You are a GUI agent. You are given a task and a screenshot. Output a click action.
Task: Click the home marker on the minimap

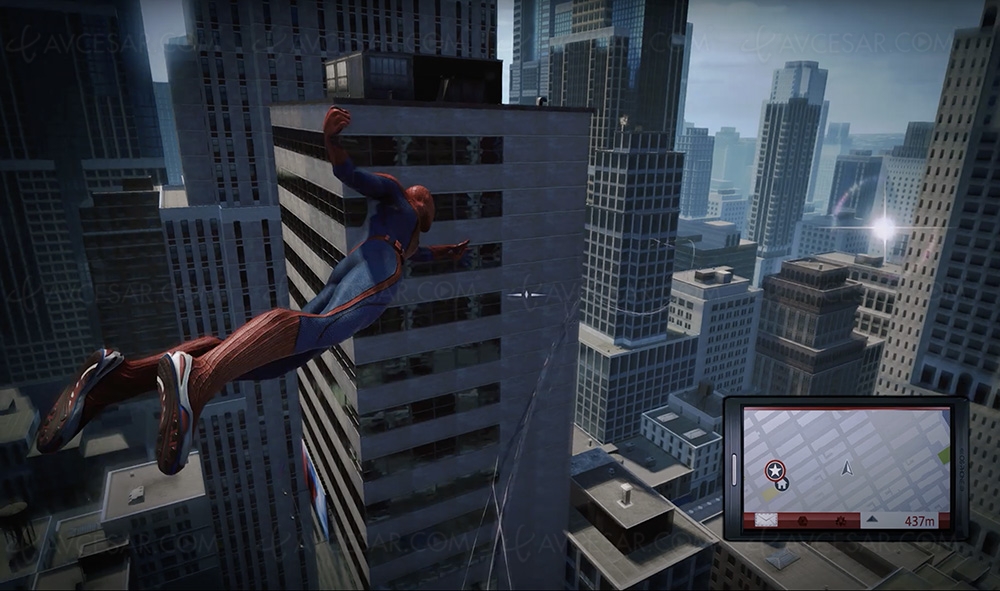point(783,484)
